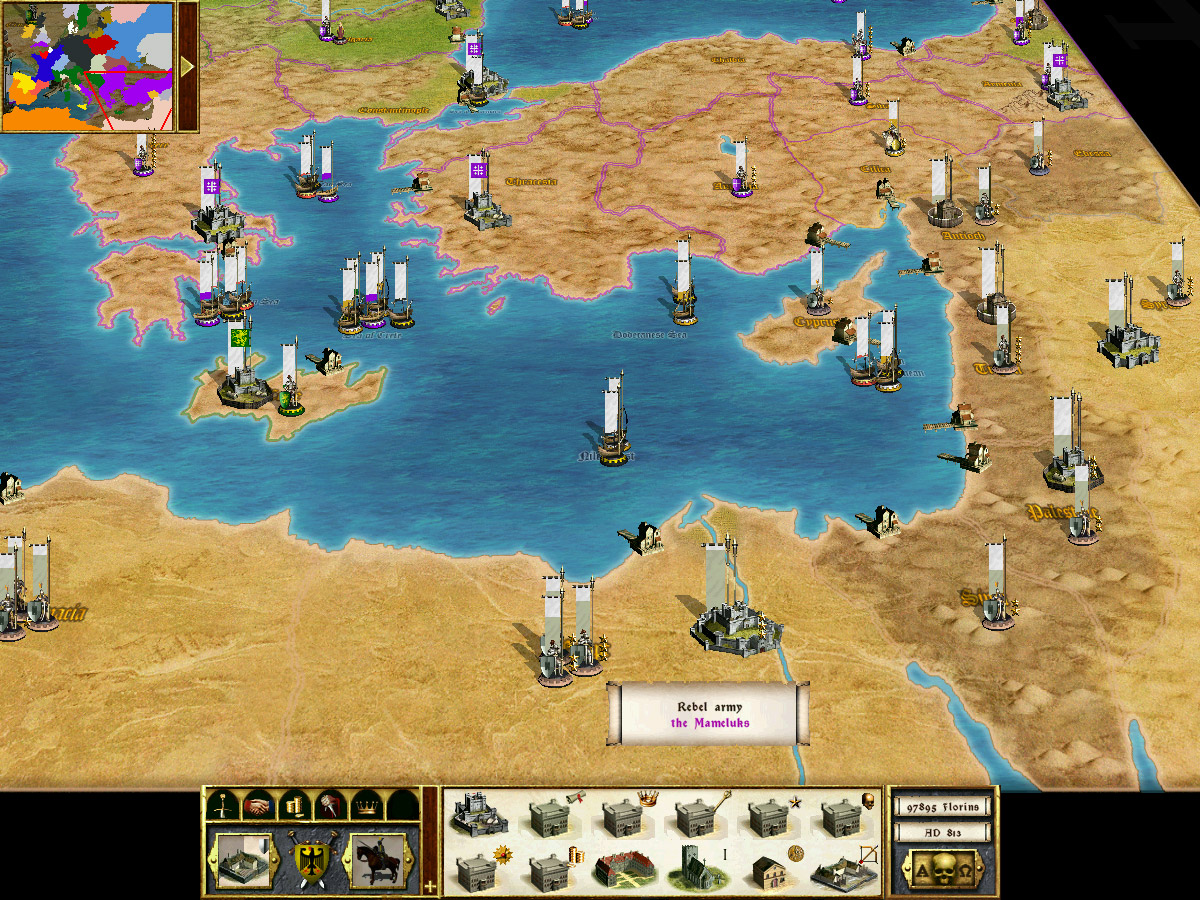Screen dimensions: 1200x900
Task: Open the castle courtyard building panel
Action: point(243,860)
